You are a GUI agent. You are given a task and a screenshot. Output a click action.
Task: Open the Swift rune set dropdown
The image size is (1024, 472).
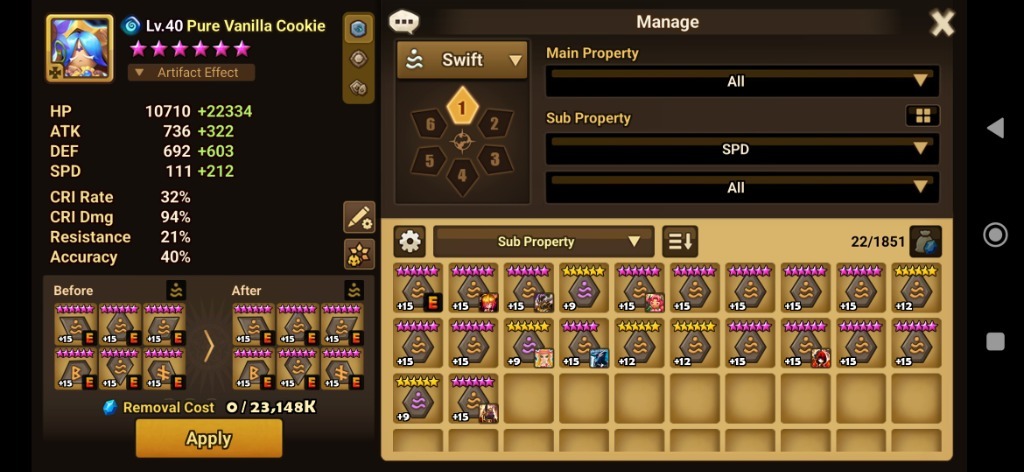(x=462, y=60)
